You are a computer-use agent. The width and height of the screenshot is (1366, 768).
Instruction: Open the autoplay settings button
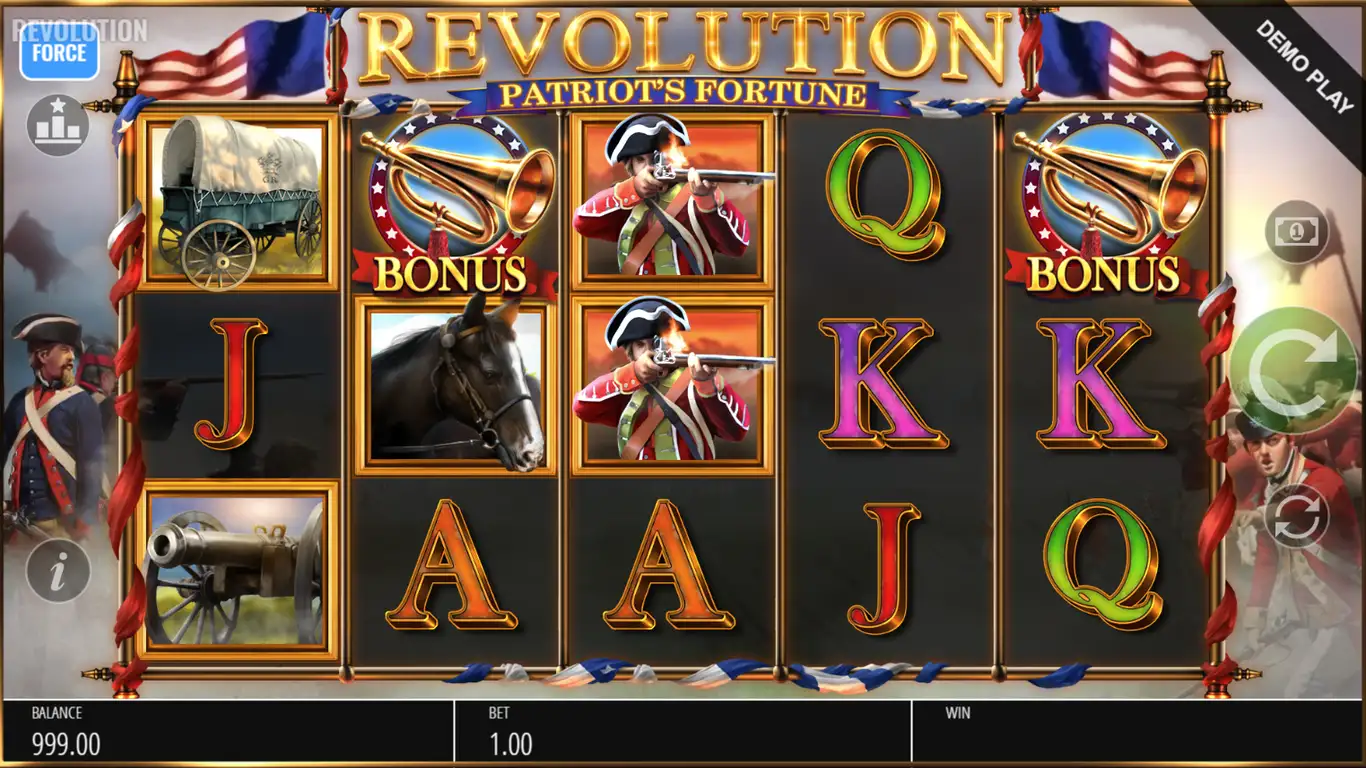coord(1296,516)
